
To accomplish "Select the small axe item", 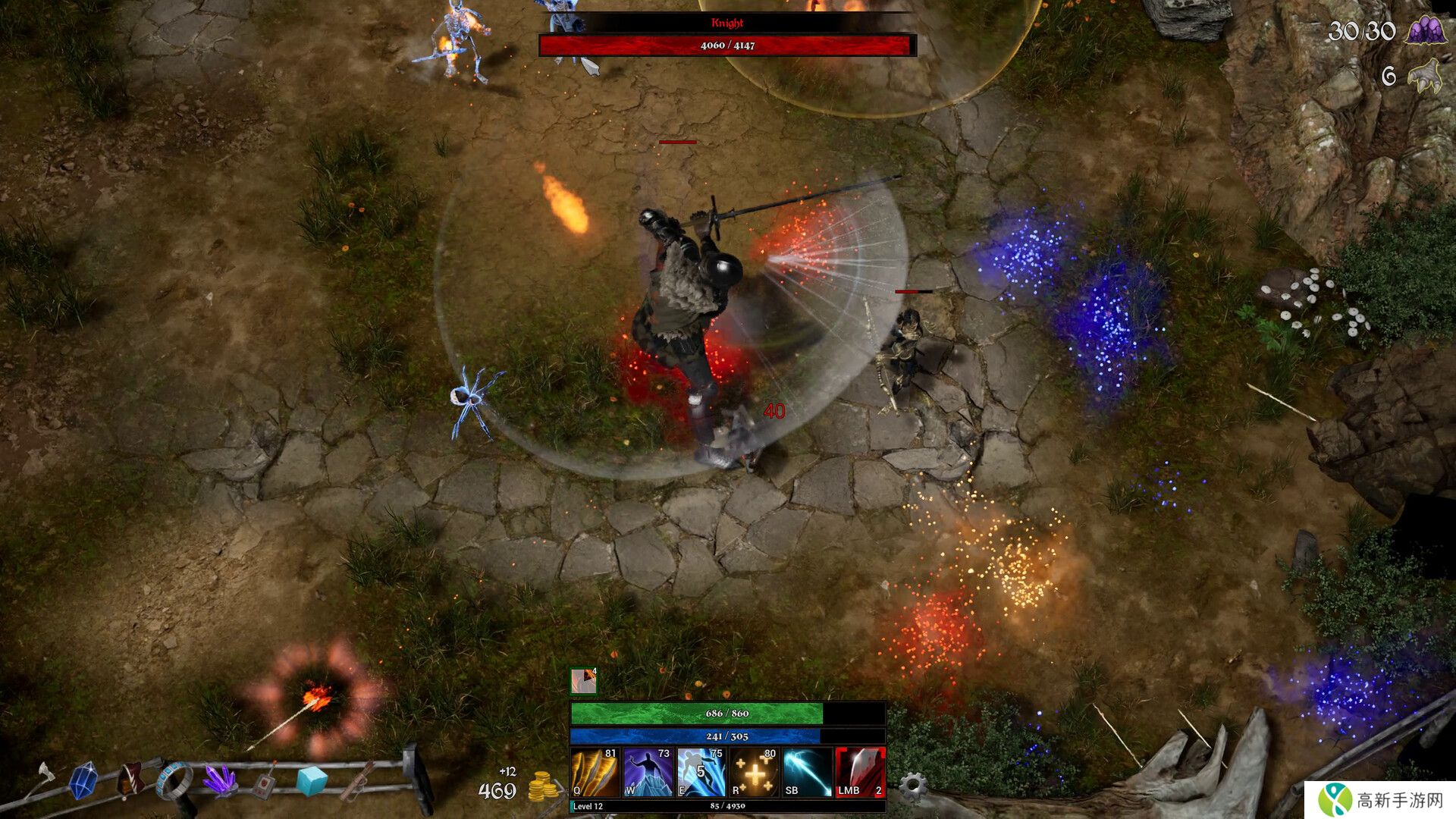I will pos(45,777).
